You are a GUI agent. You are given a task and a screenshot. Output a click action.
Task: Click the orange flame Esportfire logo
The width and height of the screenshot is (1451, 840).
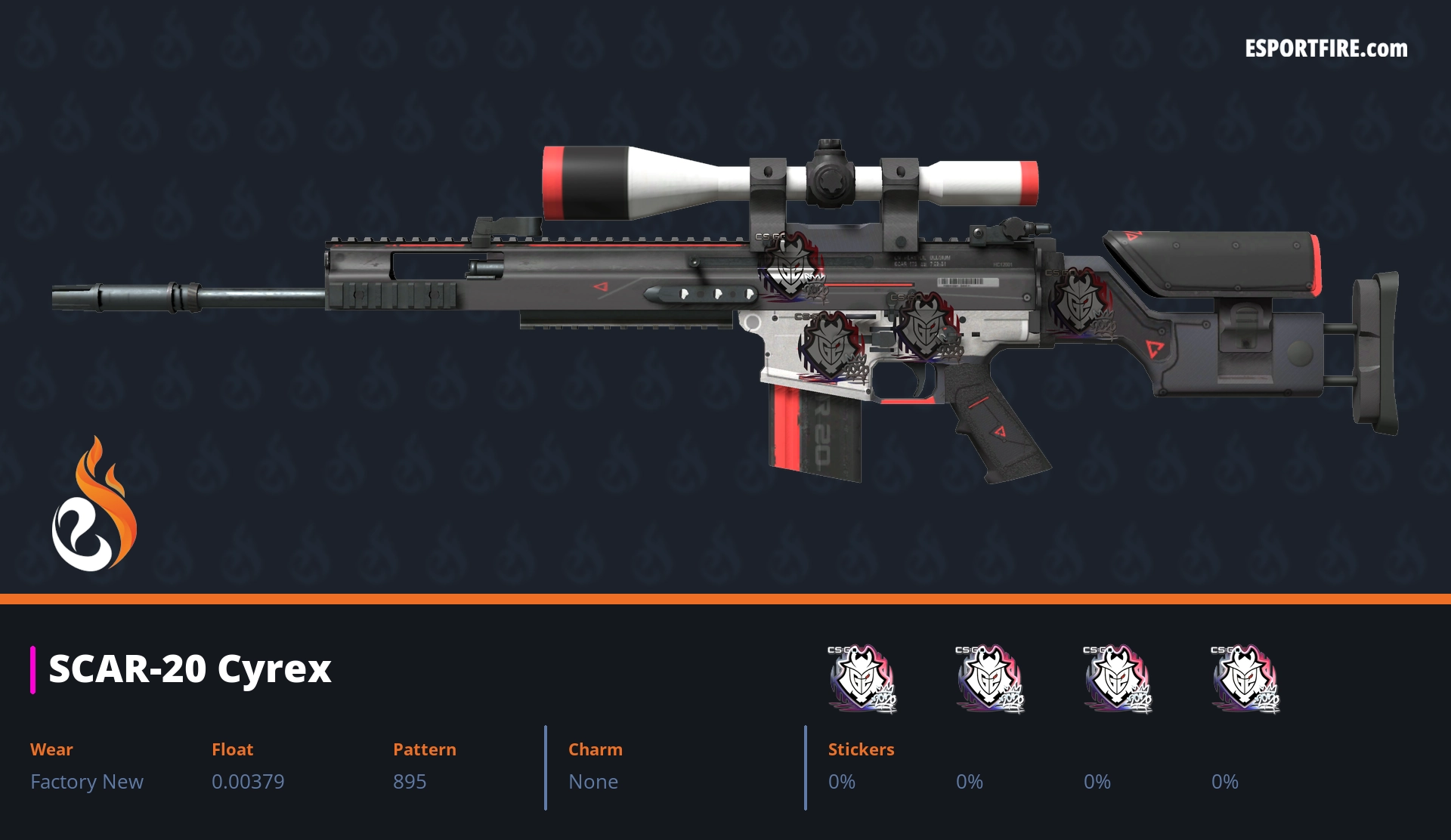(x=94, y=505)
